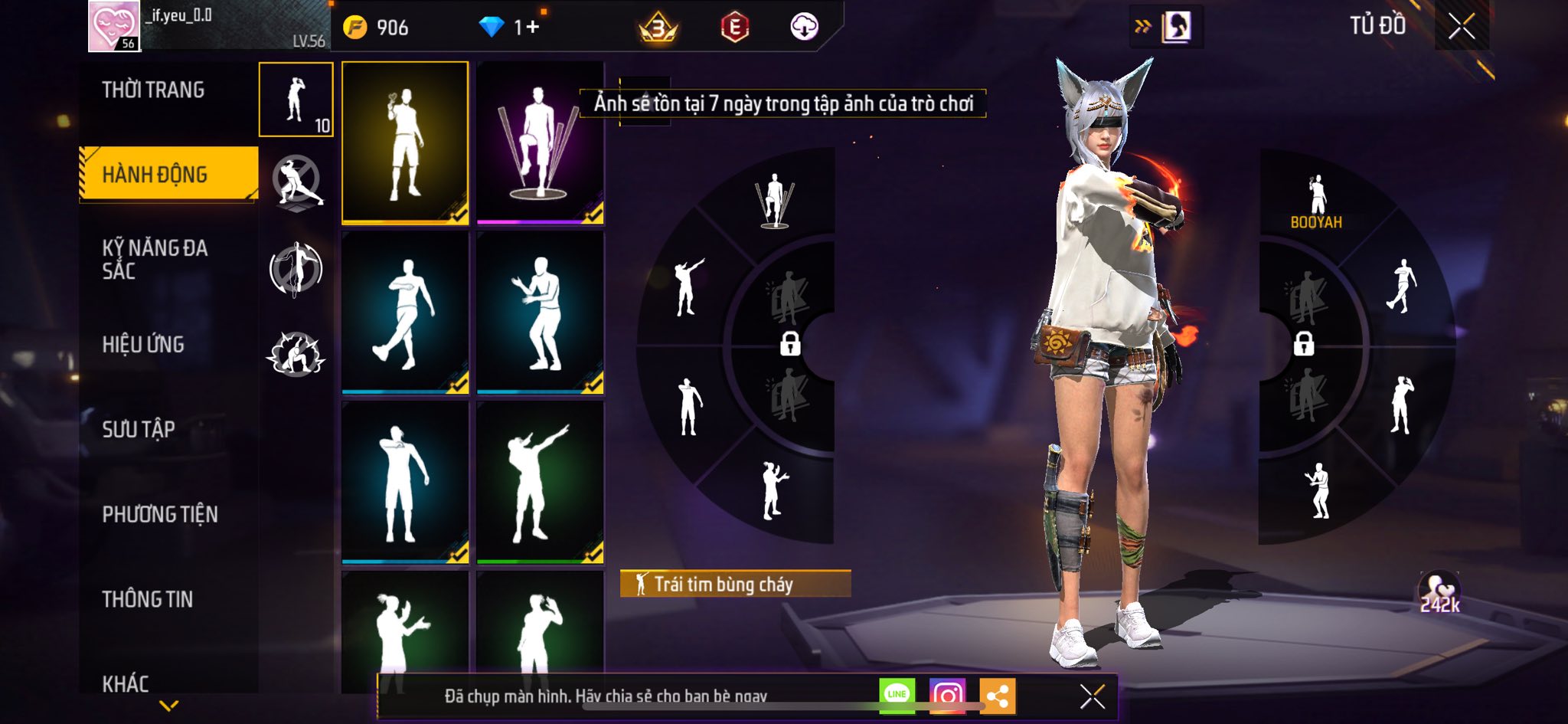Click the 242k likes icon
Image resolution: width=1568 pixels, height=724 pixels.
pos(1439,593)
